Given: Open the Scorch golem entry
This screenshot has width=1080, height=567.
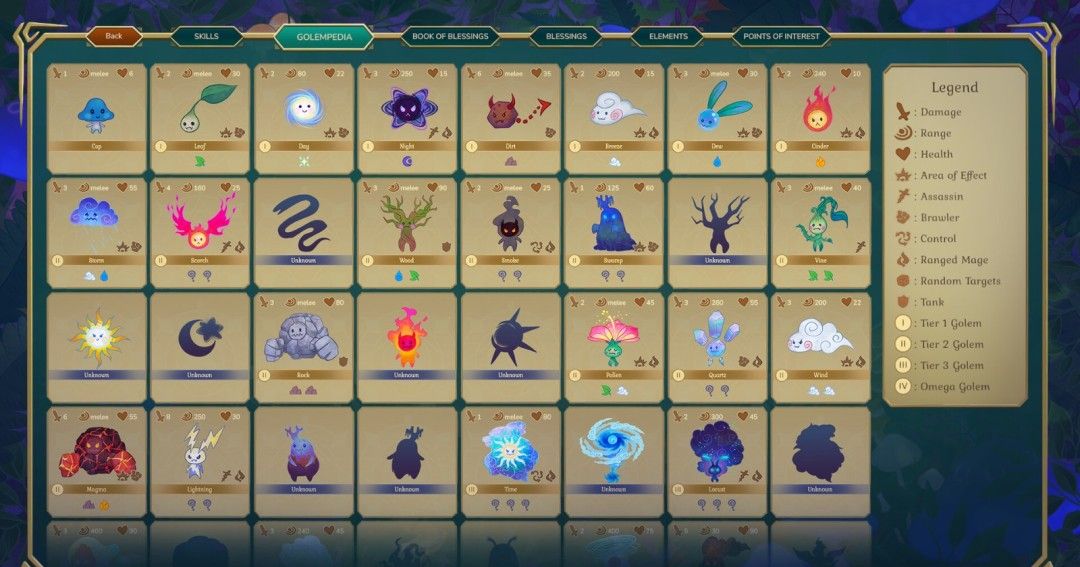Looking at the screenshot, I should pyautogui.click(x=200, y=232).
